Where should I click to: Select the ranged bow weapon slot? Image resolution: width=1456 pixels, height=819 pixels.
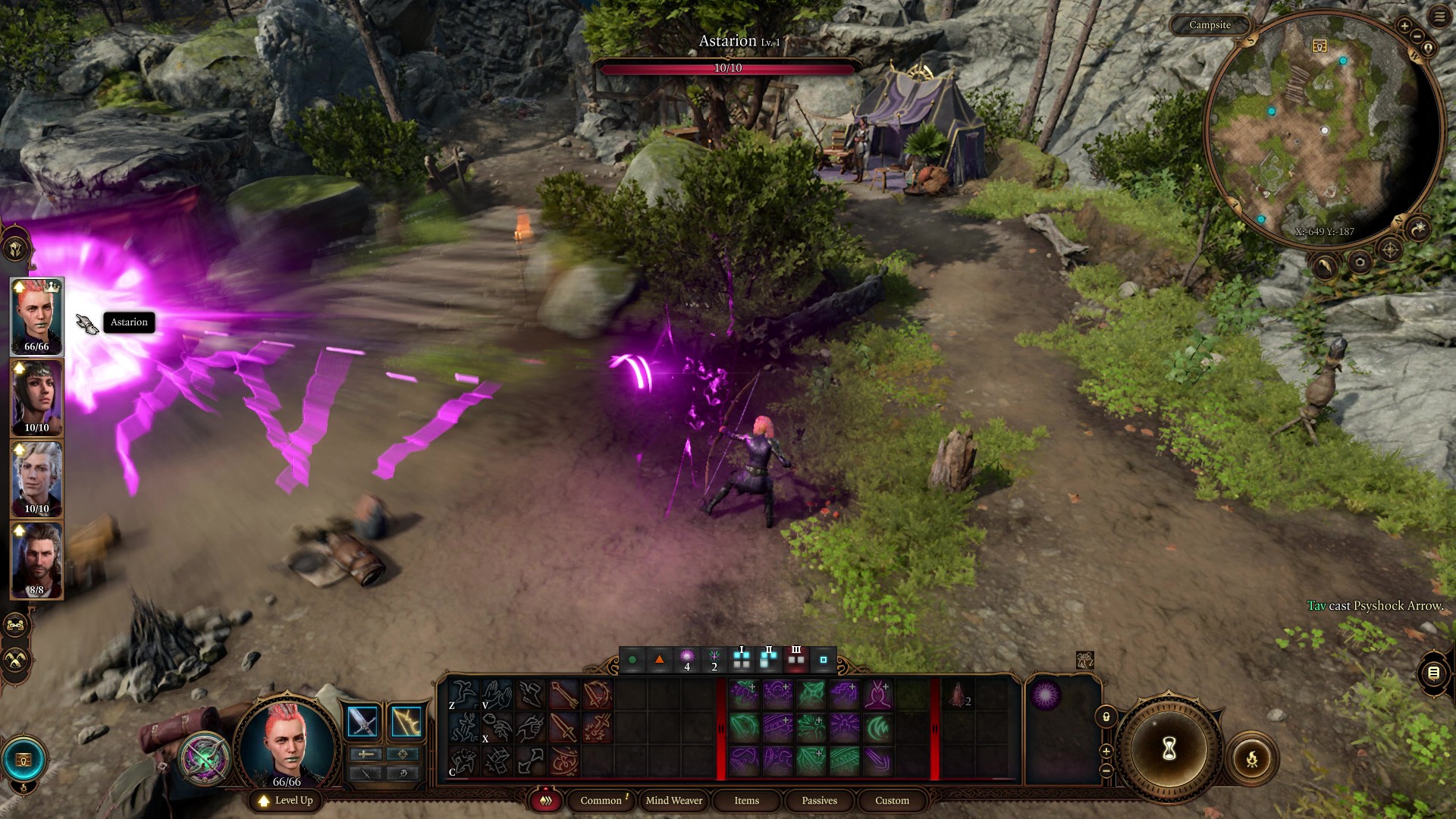pos(406,721)
